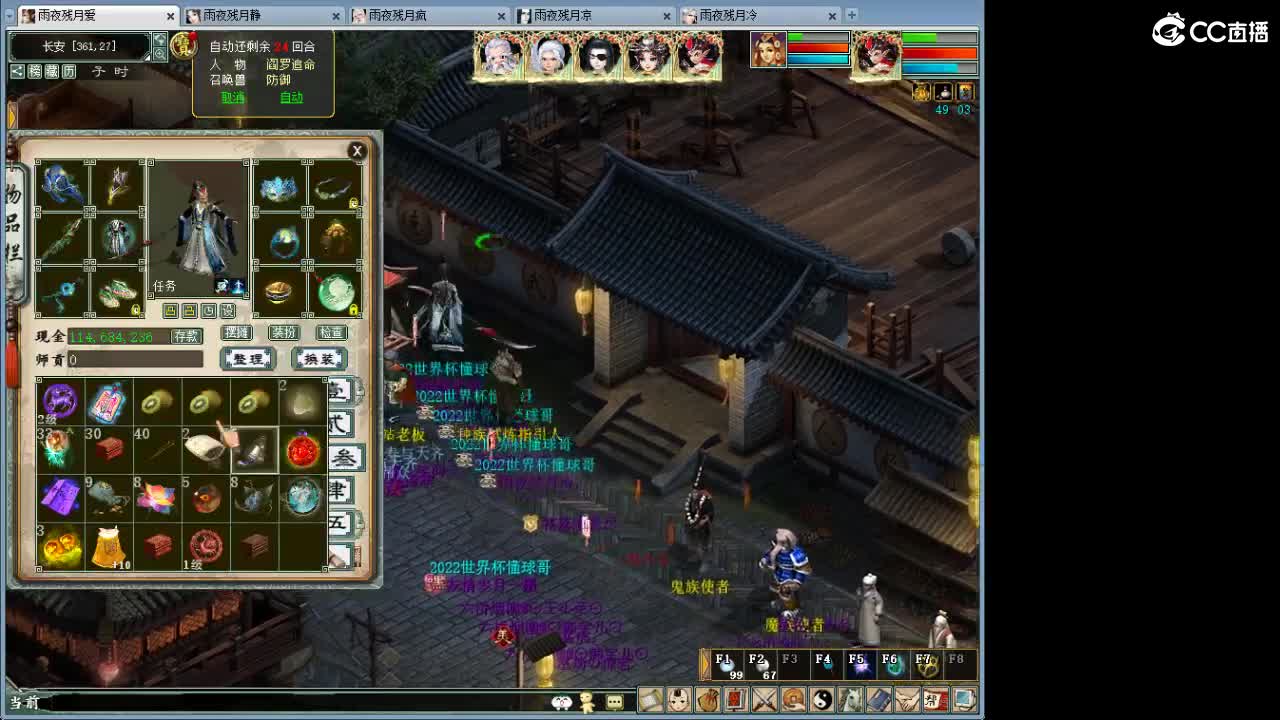Open the 帮 guild icon in the toolbar

pos(932,700)
